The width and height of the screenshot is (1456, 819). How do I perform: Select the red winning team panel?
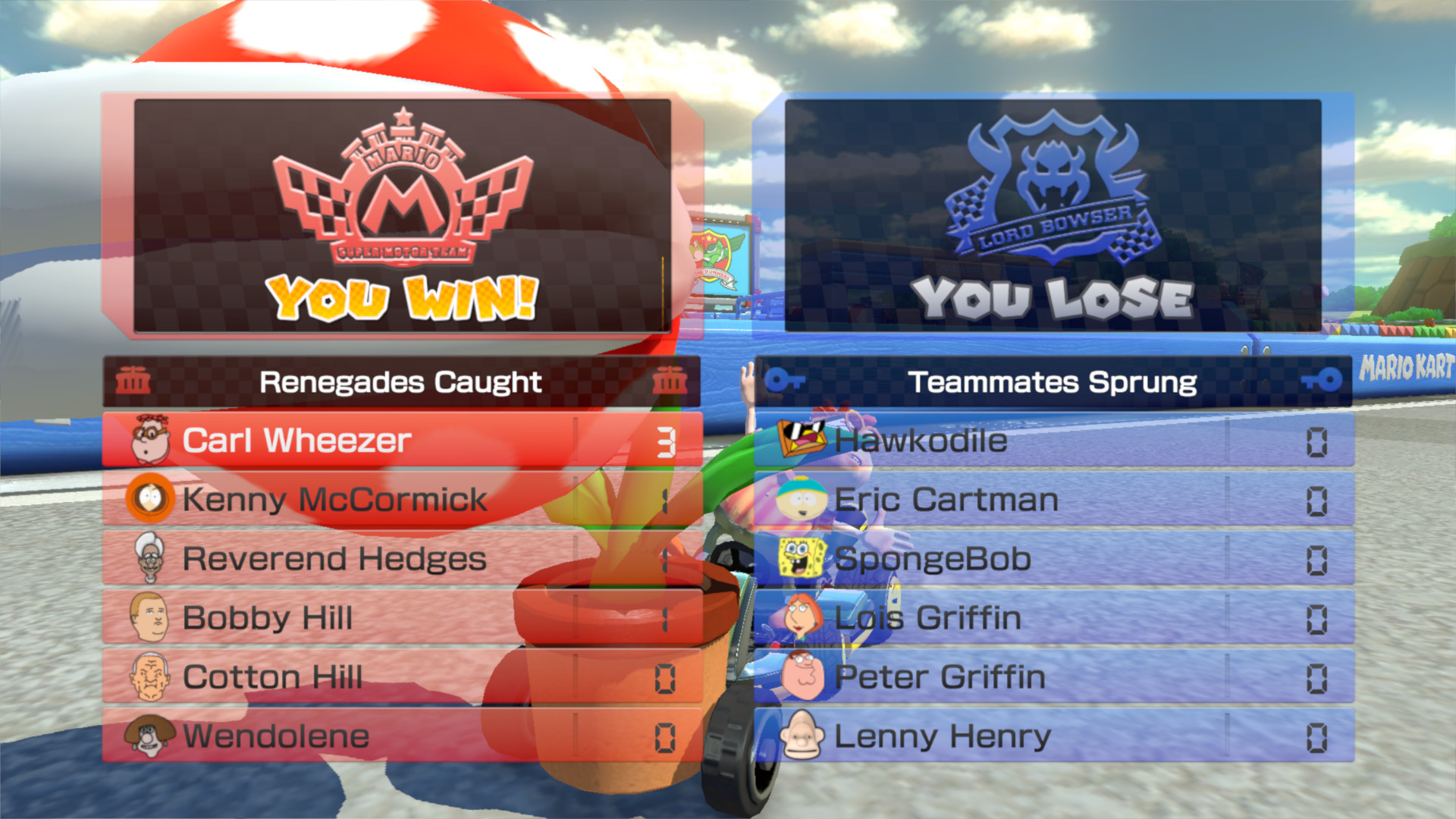(x=400, y=216)
